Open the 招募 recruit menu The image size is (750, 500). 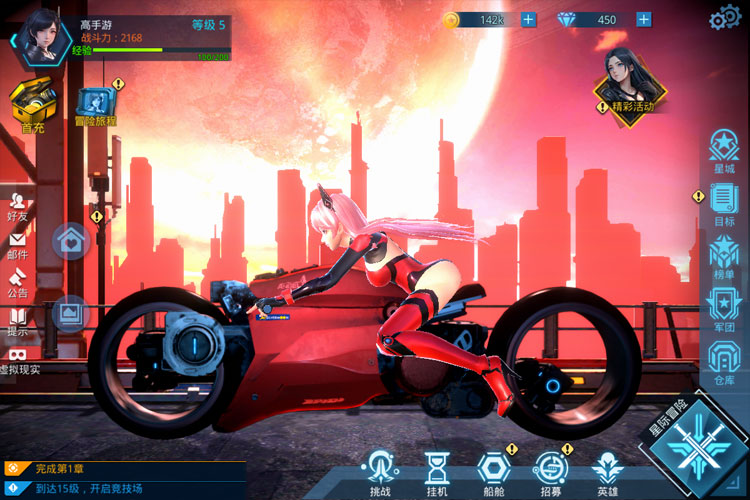[549, 470]
